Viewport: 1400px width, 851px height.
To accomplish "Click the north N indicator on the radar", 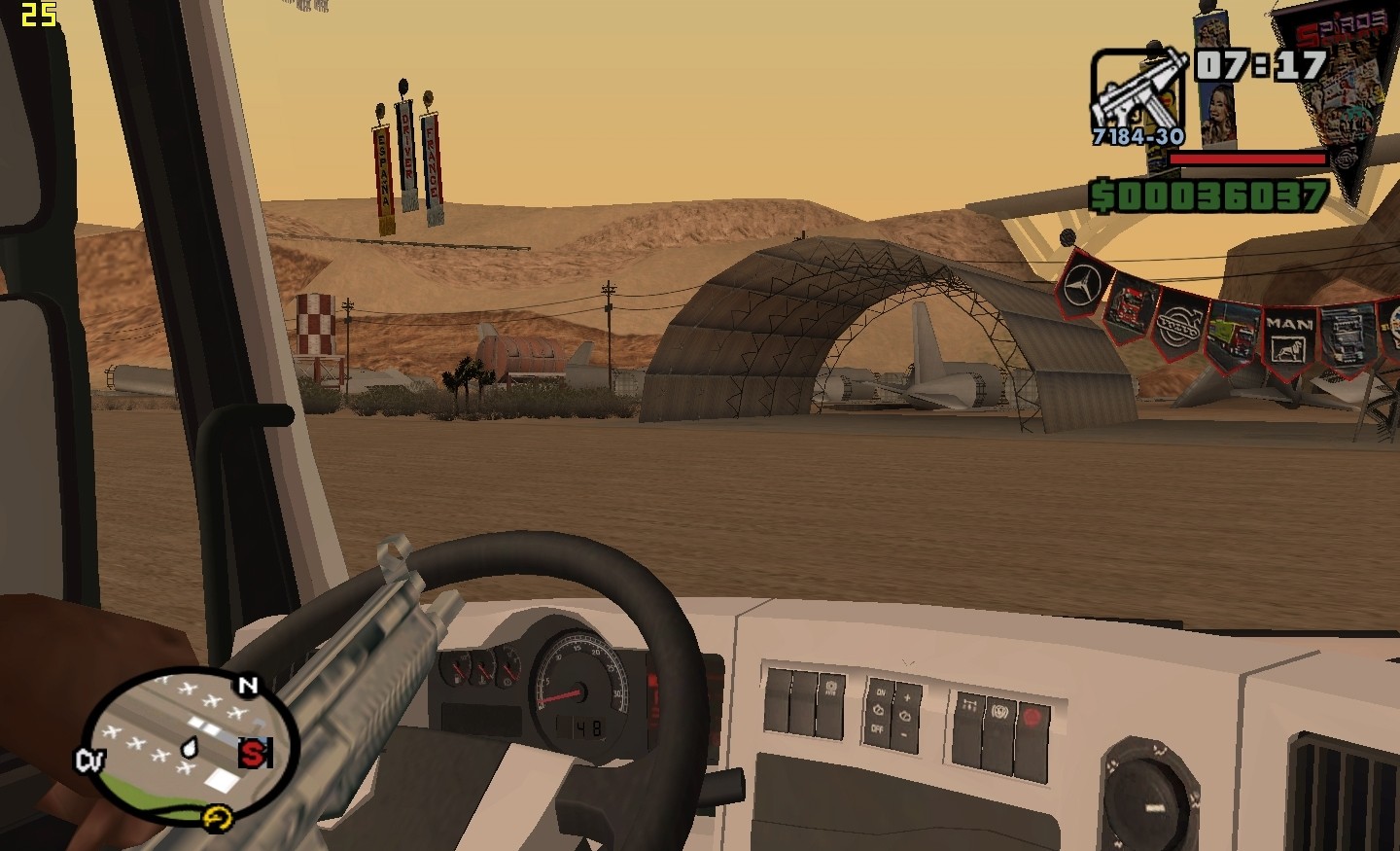I will tap(248, 686).
